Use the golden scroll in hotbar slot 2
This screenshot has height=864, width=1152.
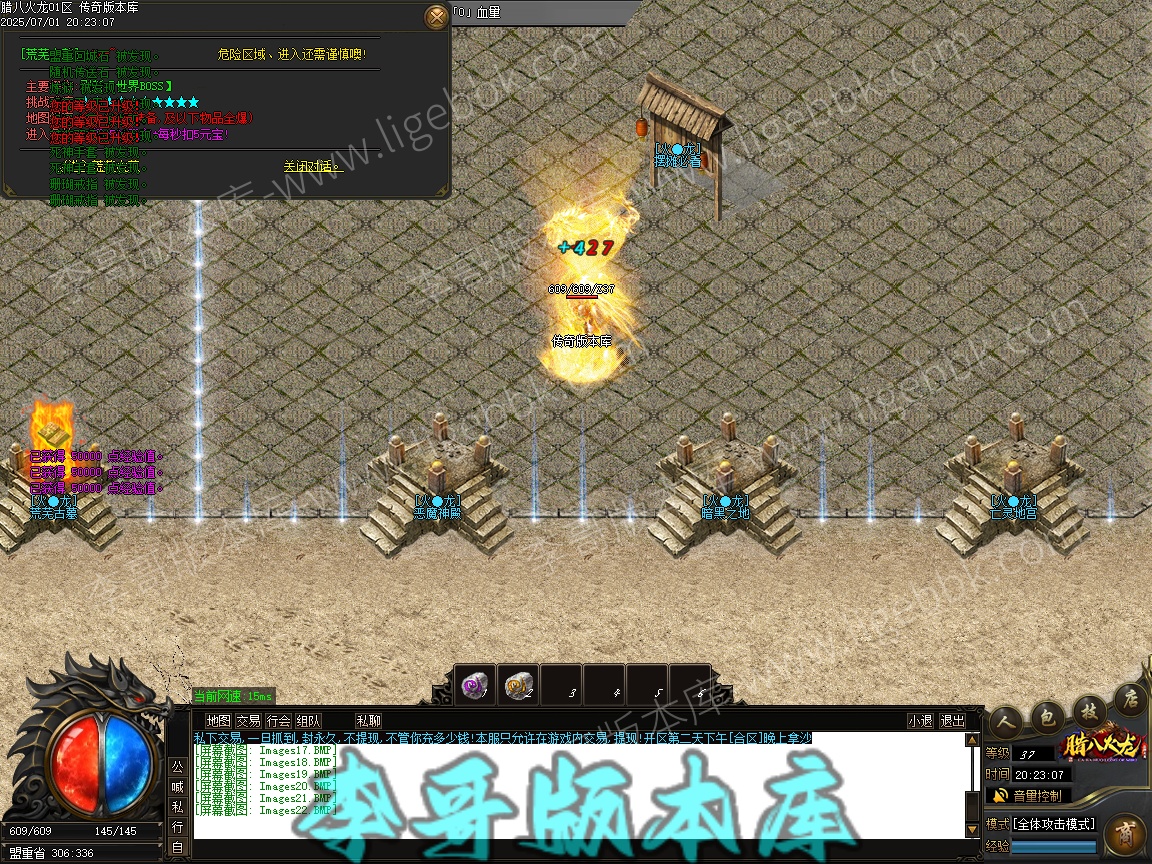(518, 685)
